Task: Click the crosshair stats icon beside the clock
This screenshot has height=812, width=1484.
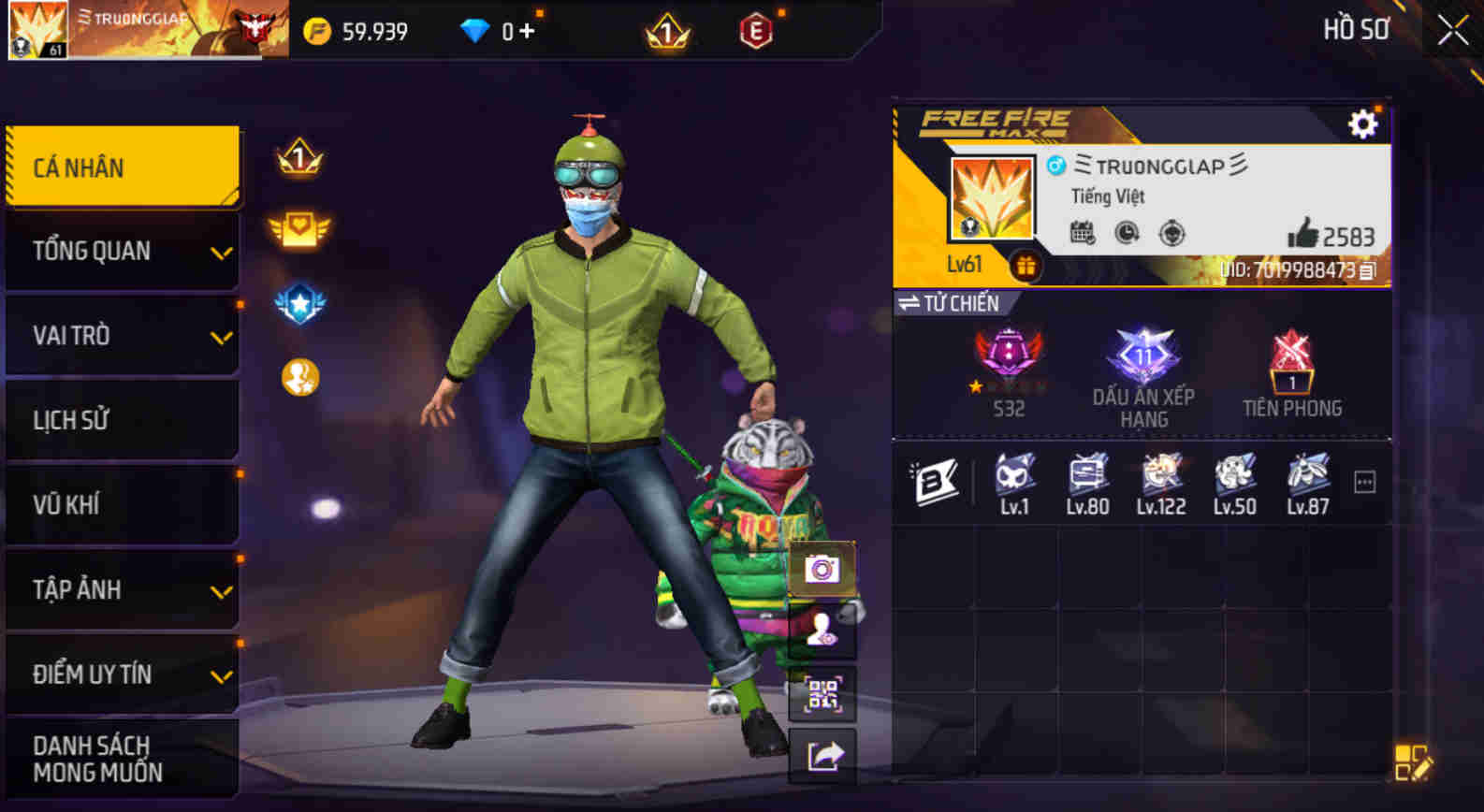Action: (1172, 233)
